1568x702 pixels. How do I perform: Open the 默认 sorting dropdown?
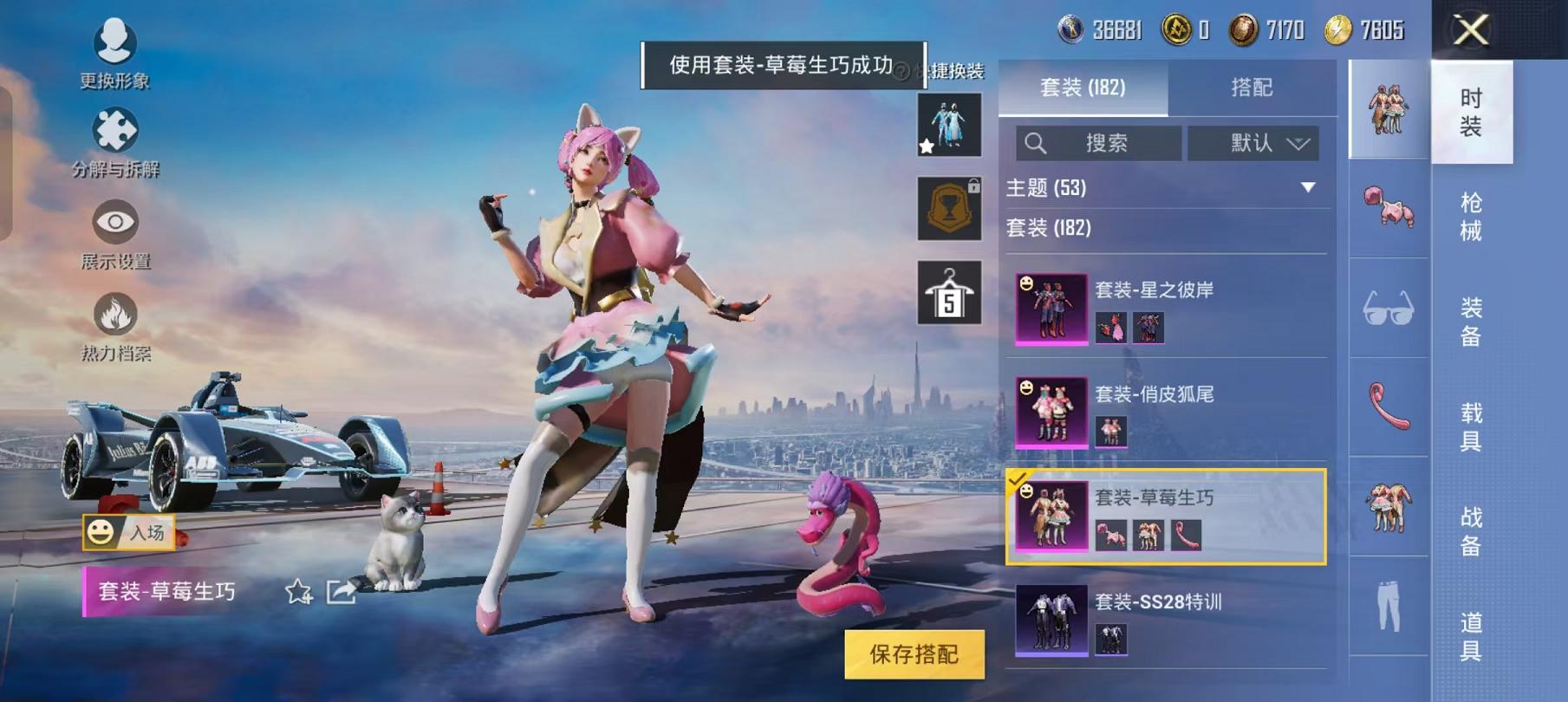(1252, 144)
